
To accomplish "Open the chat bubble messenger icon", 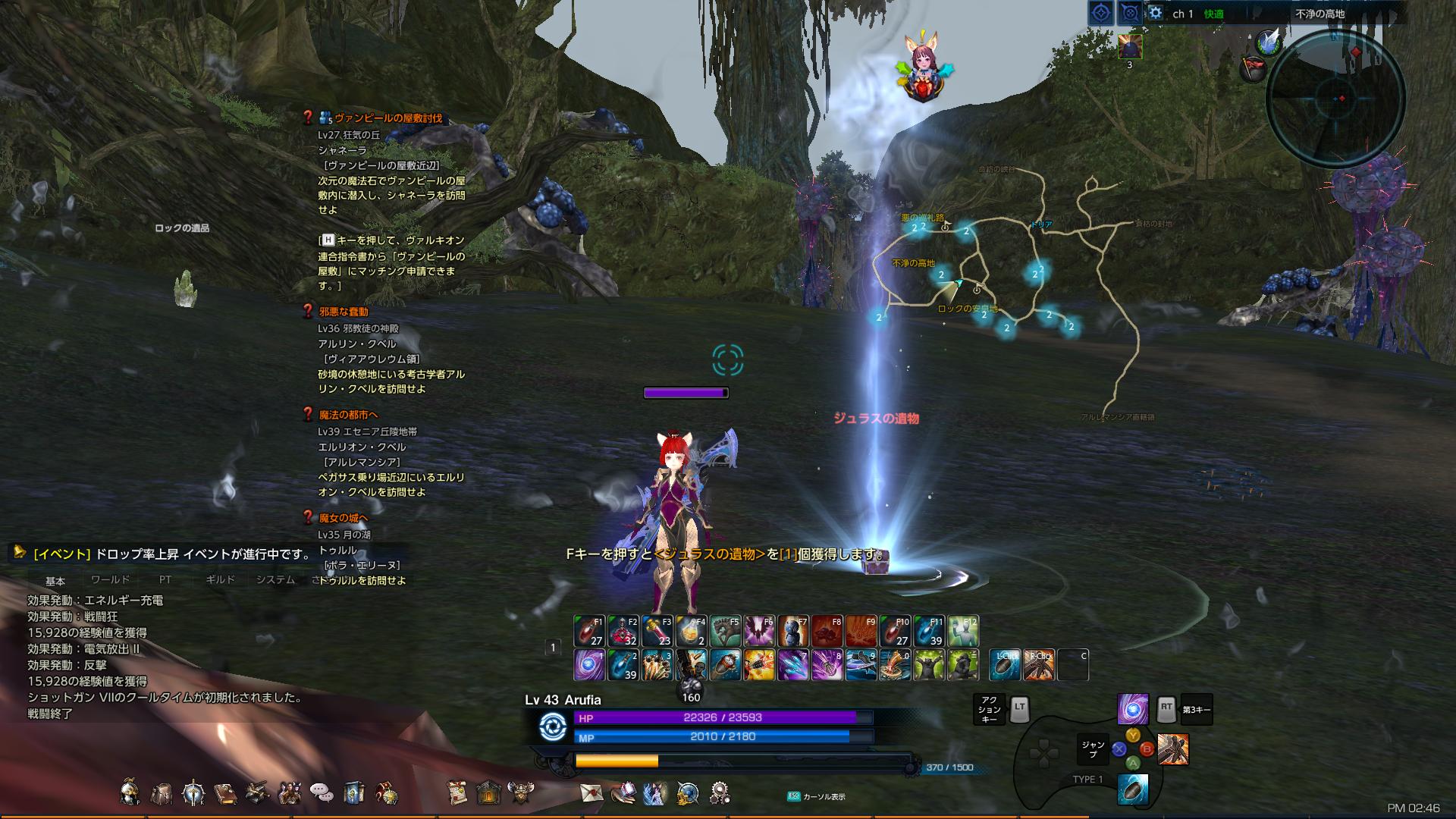I will coord(322,794).
